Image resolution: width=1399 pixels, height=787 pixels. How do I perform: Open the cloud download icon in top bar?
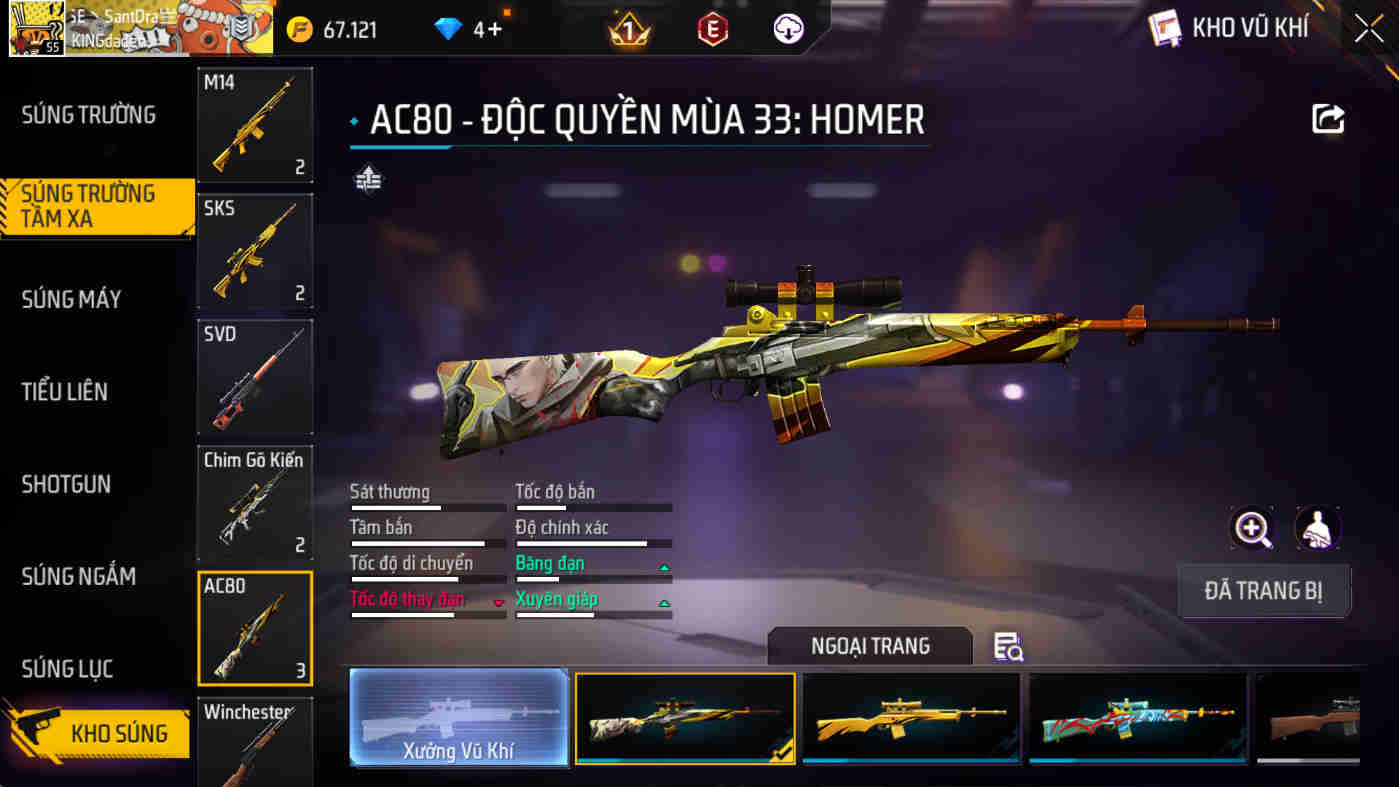(x=786, y=29)
